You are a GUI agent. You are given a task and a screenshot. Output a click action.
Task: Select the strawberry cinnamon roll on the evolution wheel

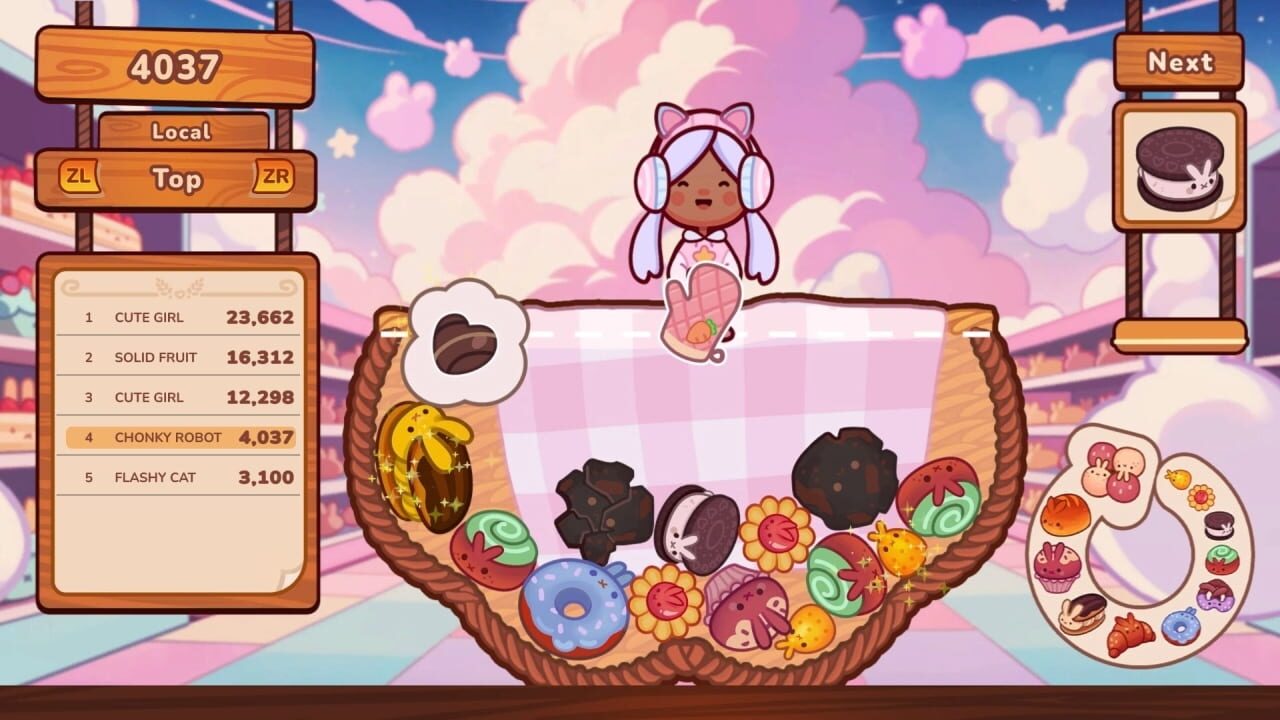click(1222, 558)
